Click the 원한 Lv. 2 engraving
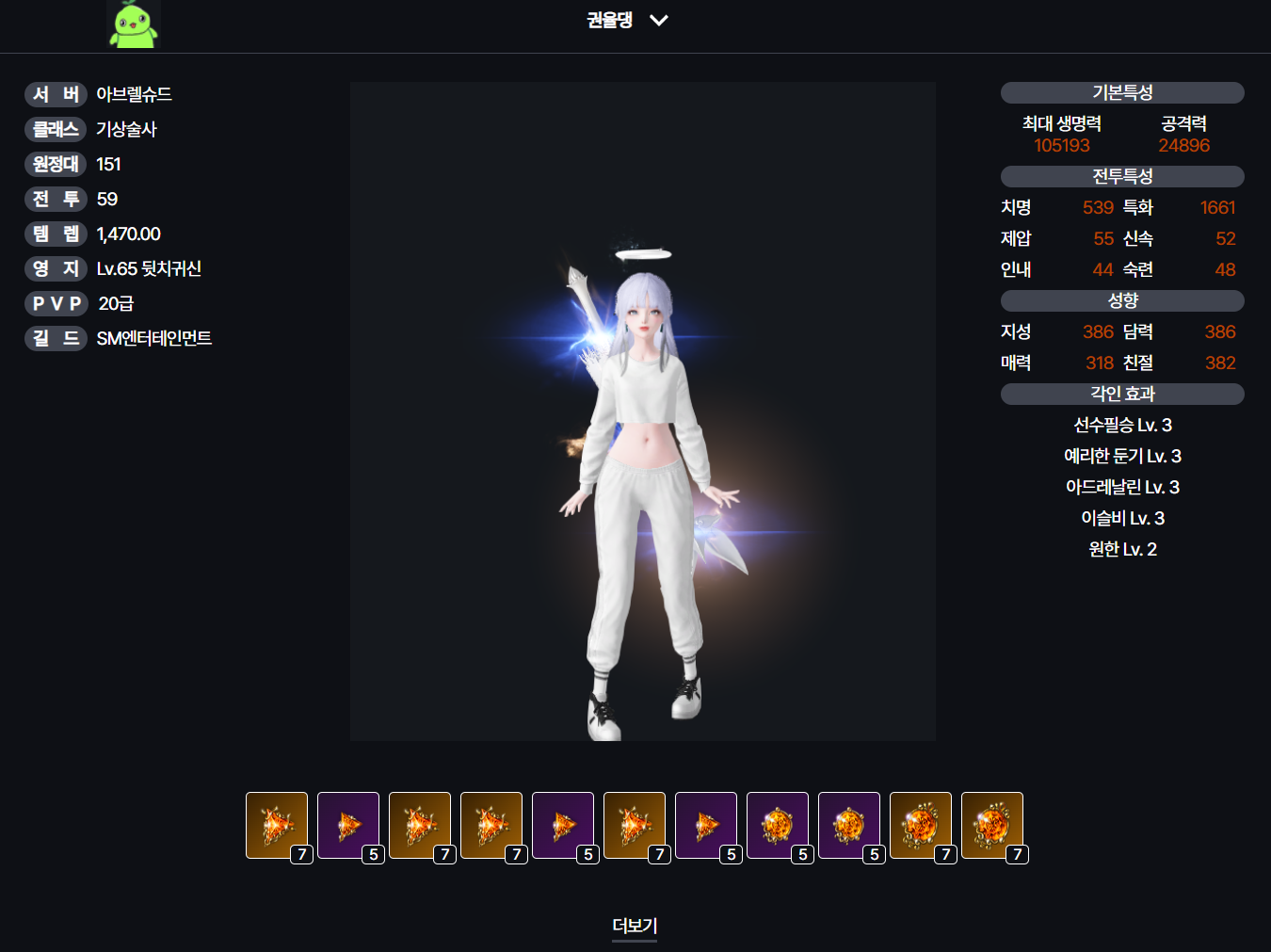1271x952 pixels. coord(1122,550)
